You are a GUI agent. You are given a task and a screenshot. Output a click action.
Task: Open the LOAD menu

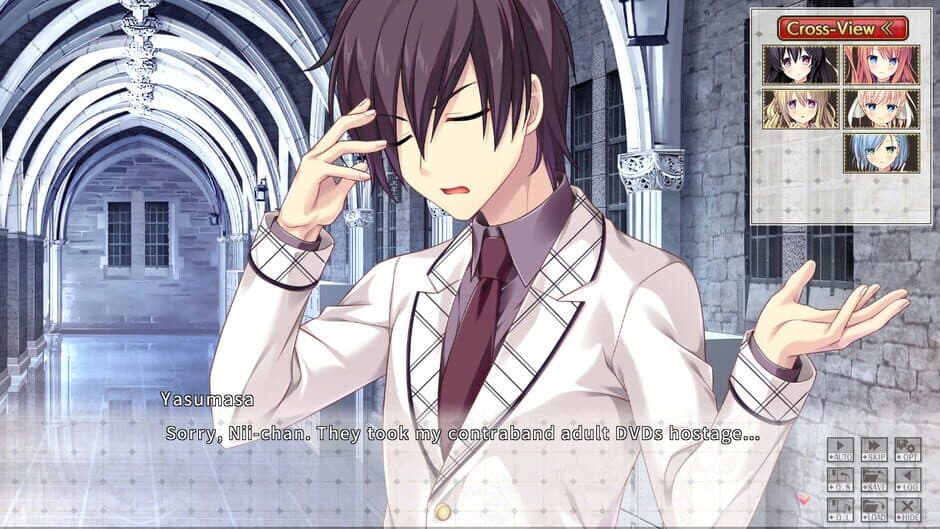pos(875,510)
